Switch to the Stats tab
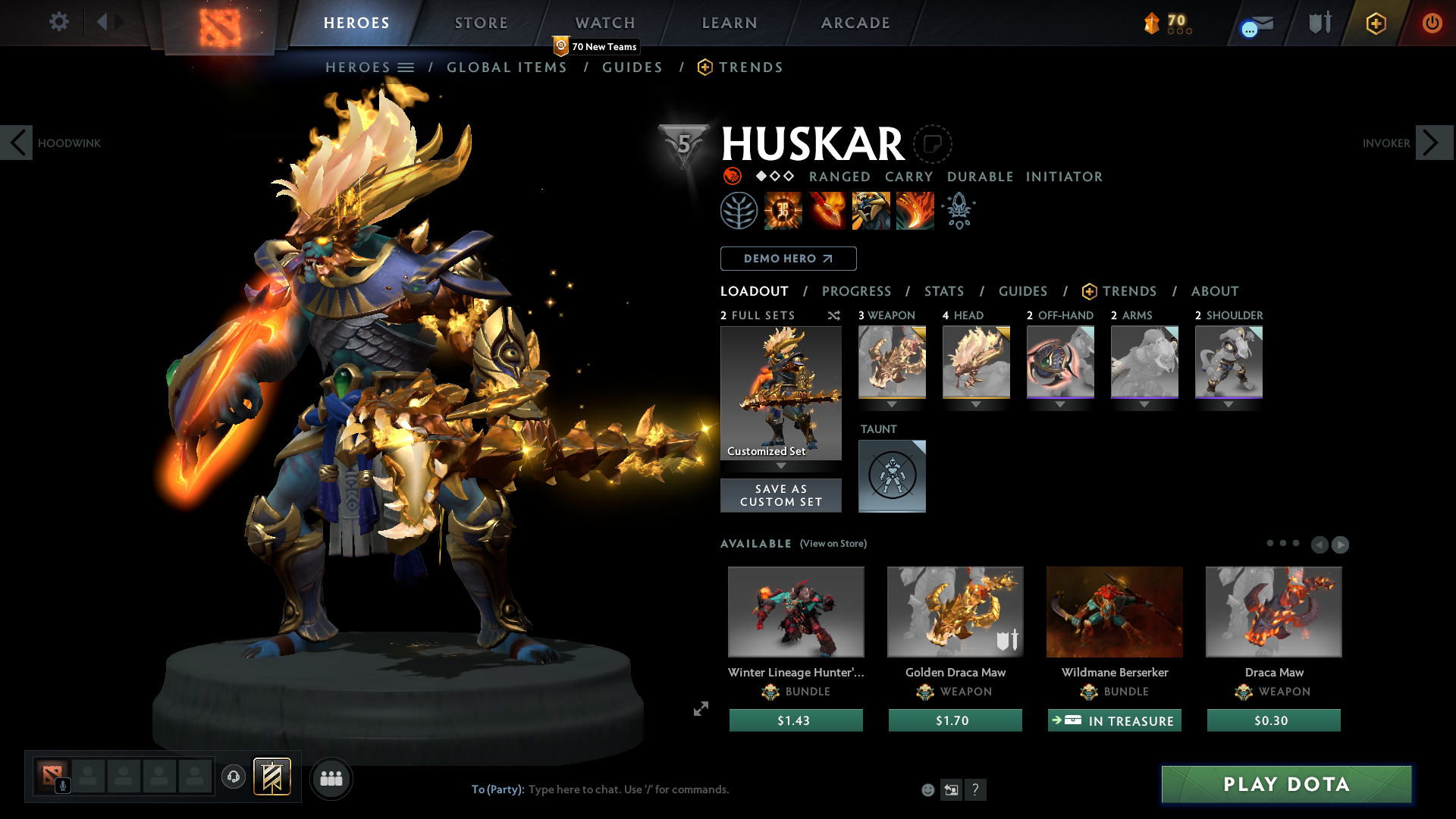This screenshot has width=1456, height=819. pos(944,291)
